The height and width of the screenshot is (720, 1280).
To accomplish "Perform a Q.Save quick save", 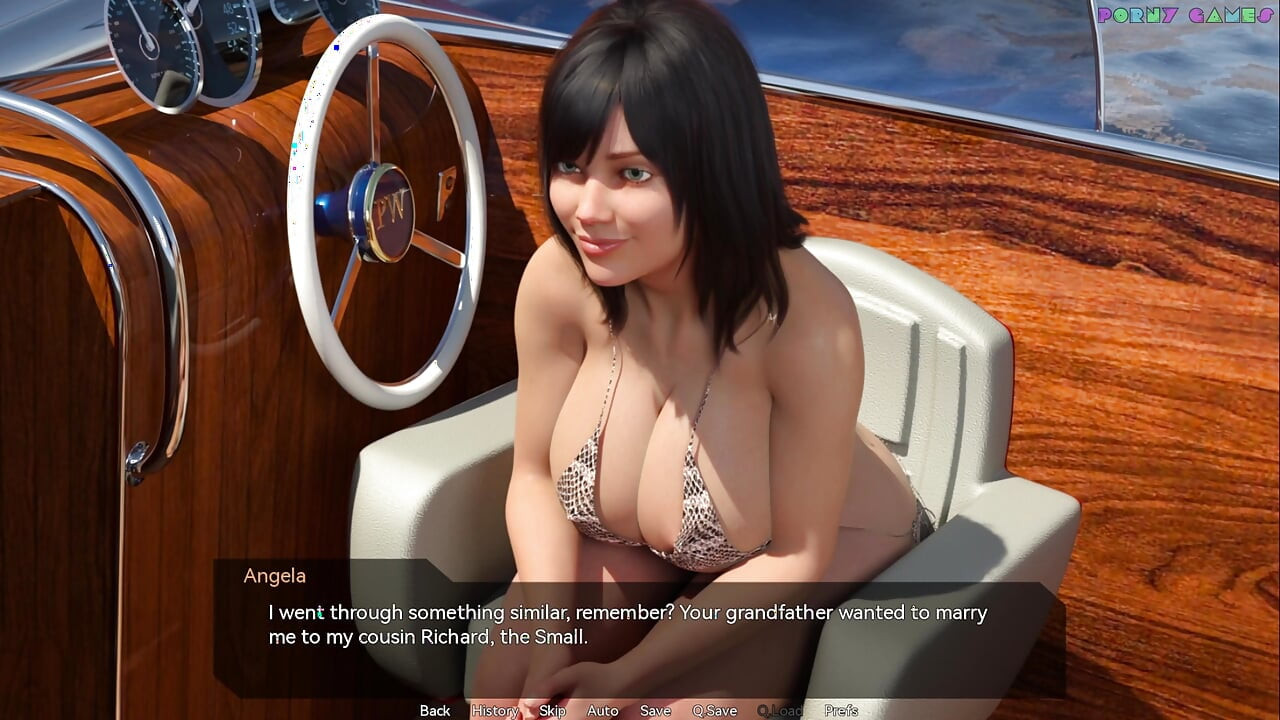I will [714, 710].
